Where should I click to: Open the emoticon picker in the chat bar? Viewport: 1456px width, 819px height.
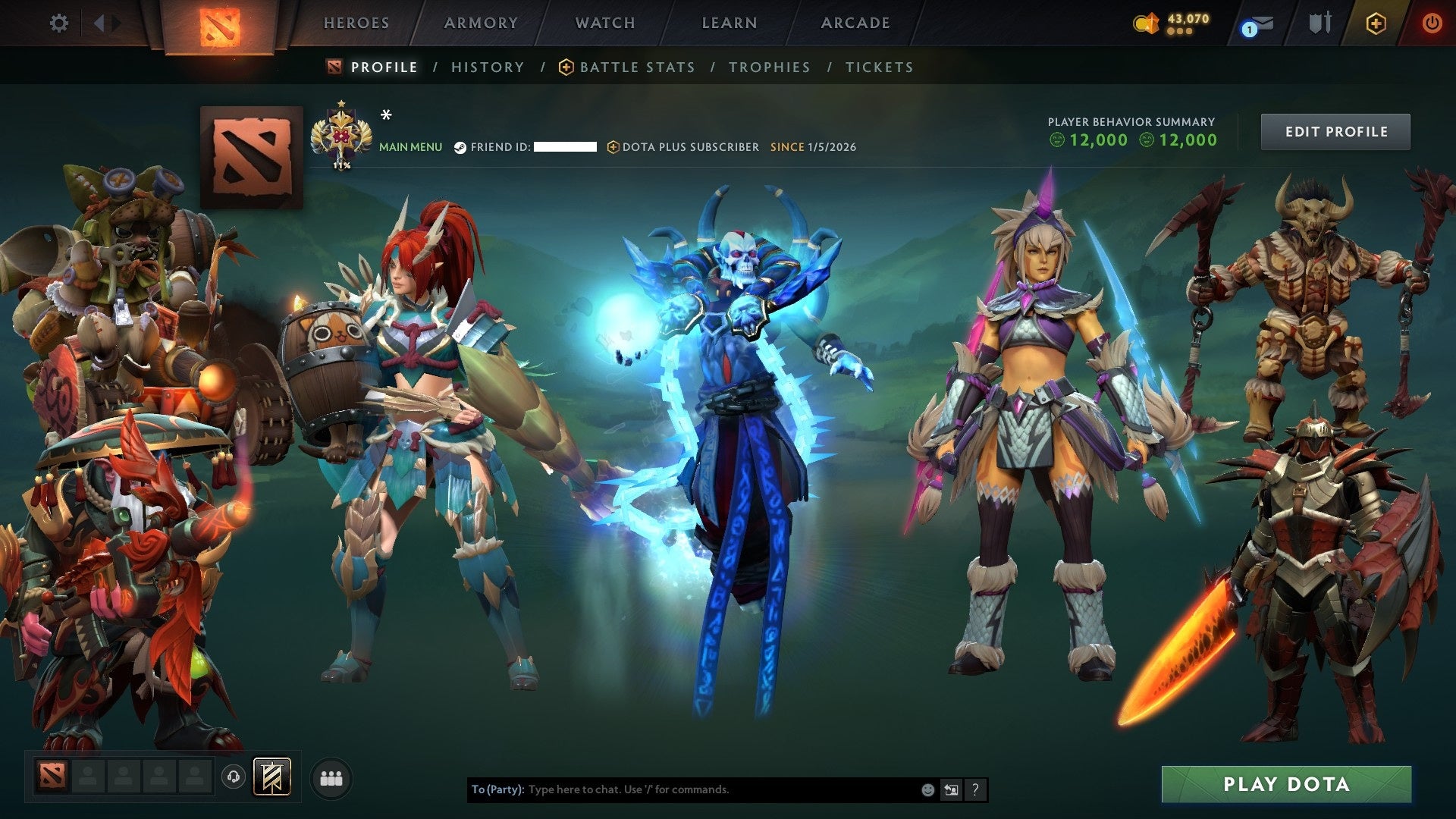pos(927,789)
